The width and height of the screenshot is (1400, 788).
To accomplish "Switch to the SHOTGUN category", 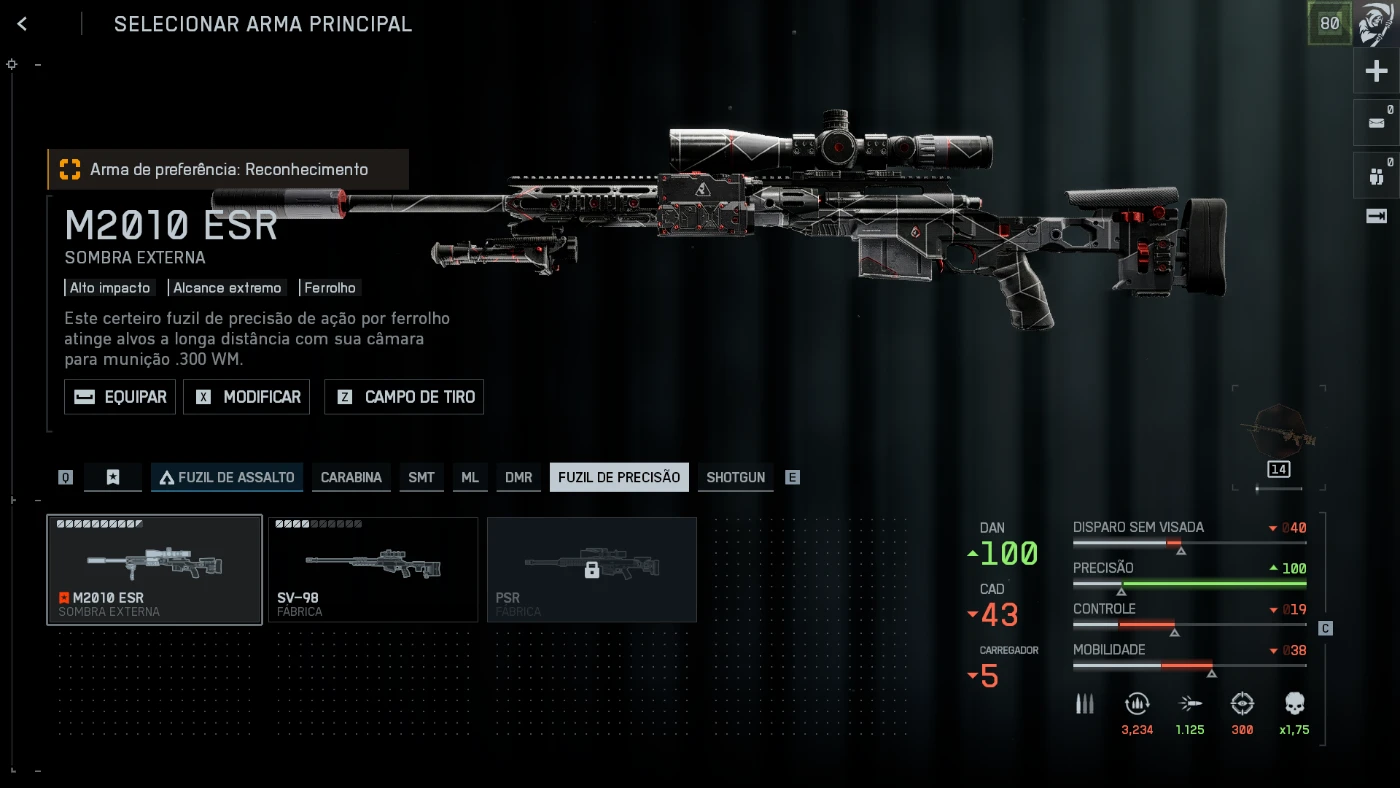I will (735, 477).
